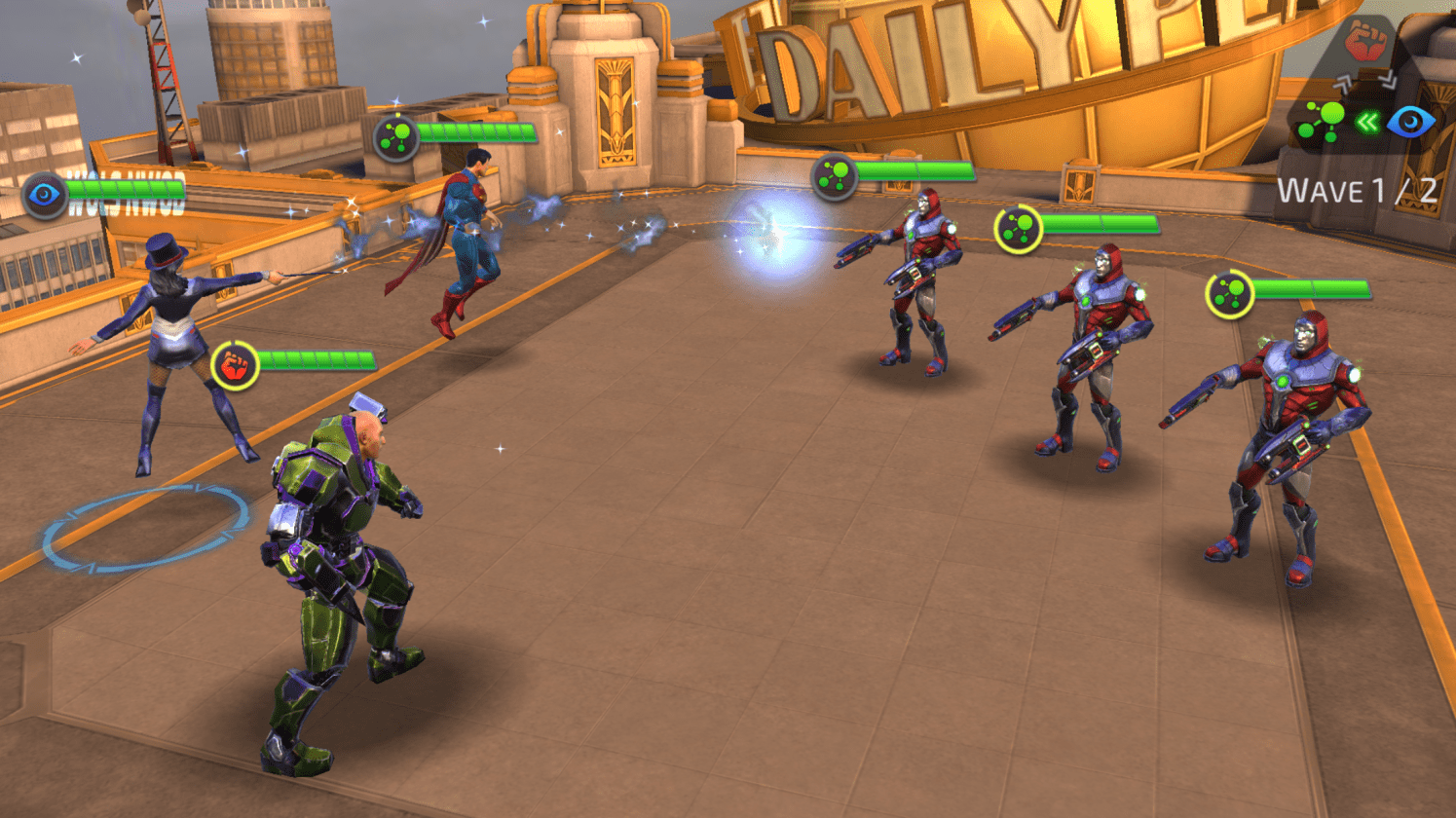Select Superman's green affinity badge

(x=396, y=138)
